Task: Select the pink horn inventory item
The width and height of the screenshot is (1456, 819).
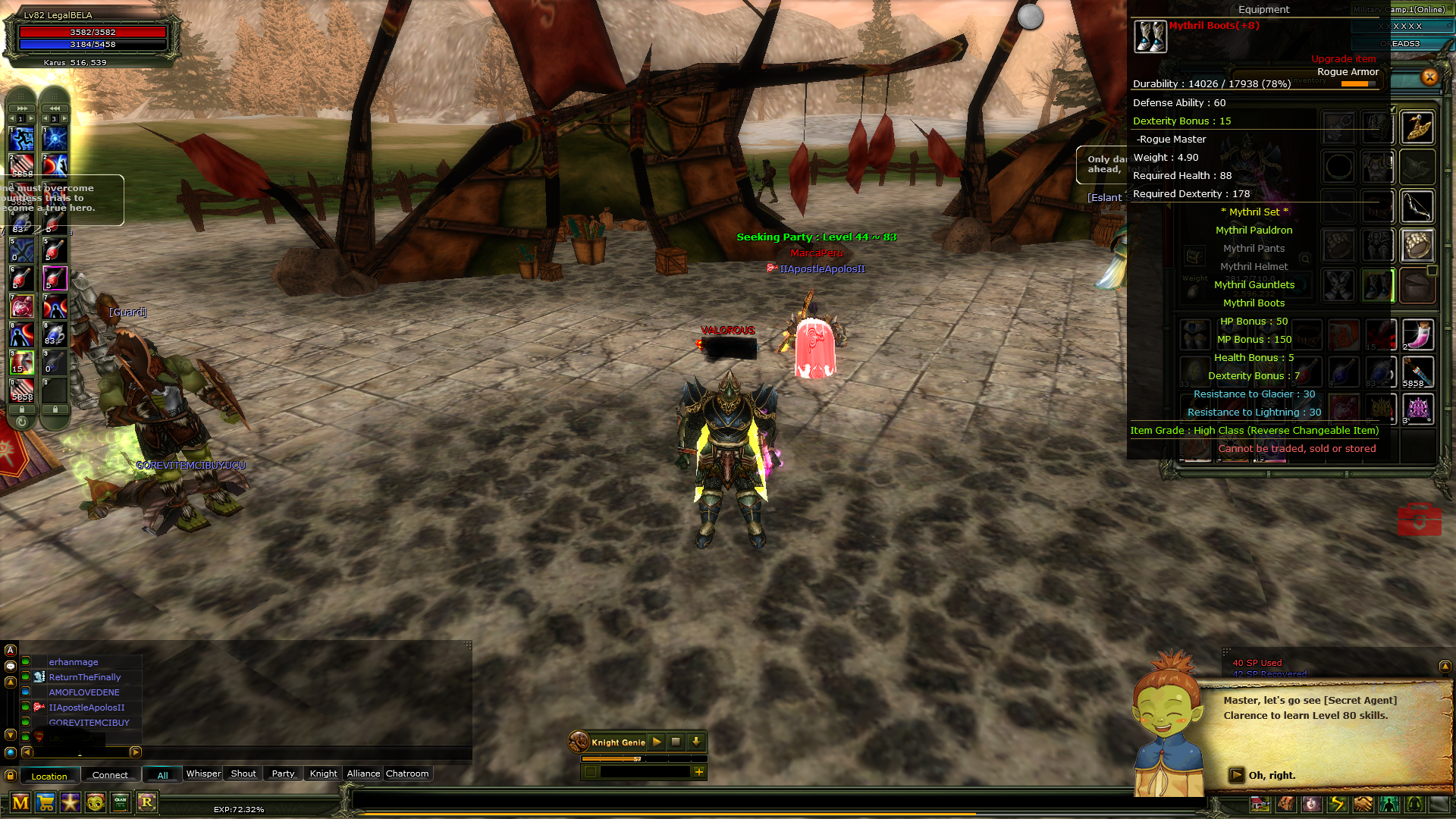Action: pos(1417,334)
